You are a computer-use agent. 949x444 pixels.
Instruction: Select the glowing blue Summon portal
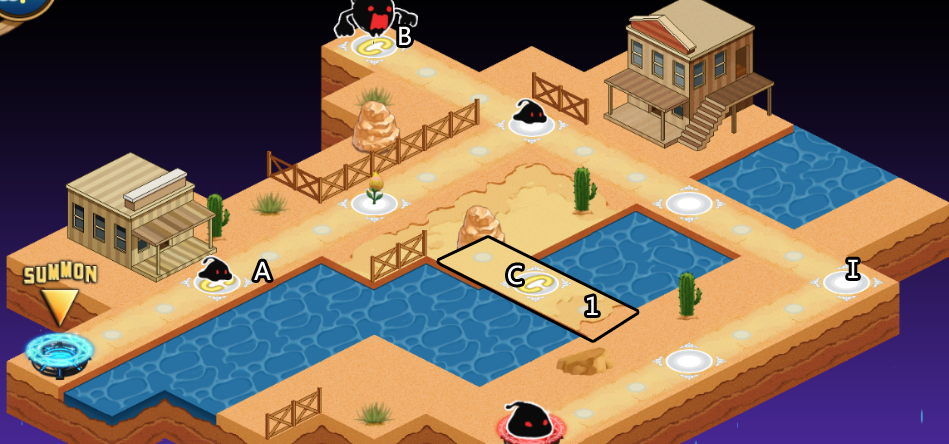coord(59,351)
